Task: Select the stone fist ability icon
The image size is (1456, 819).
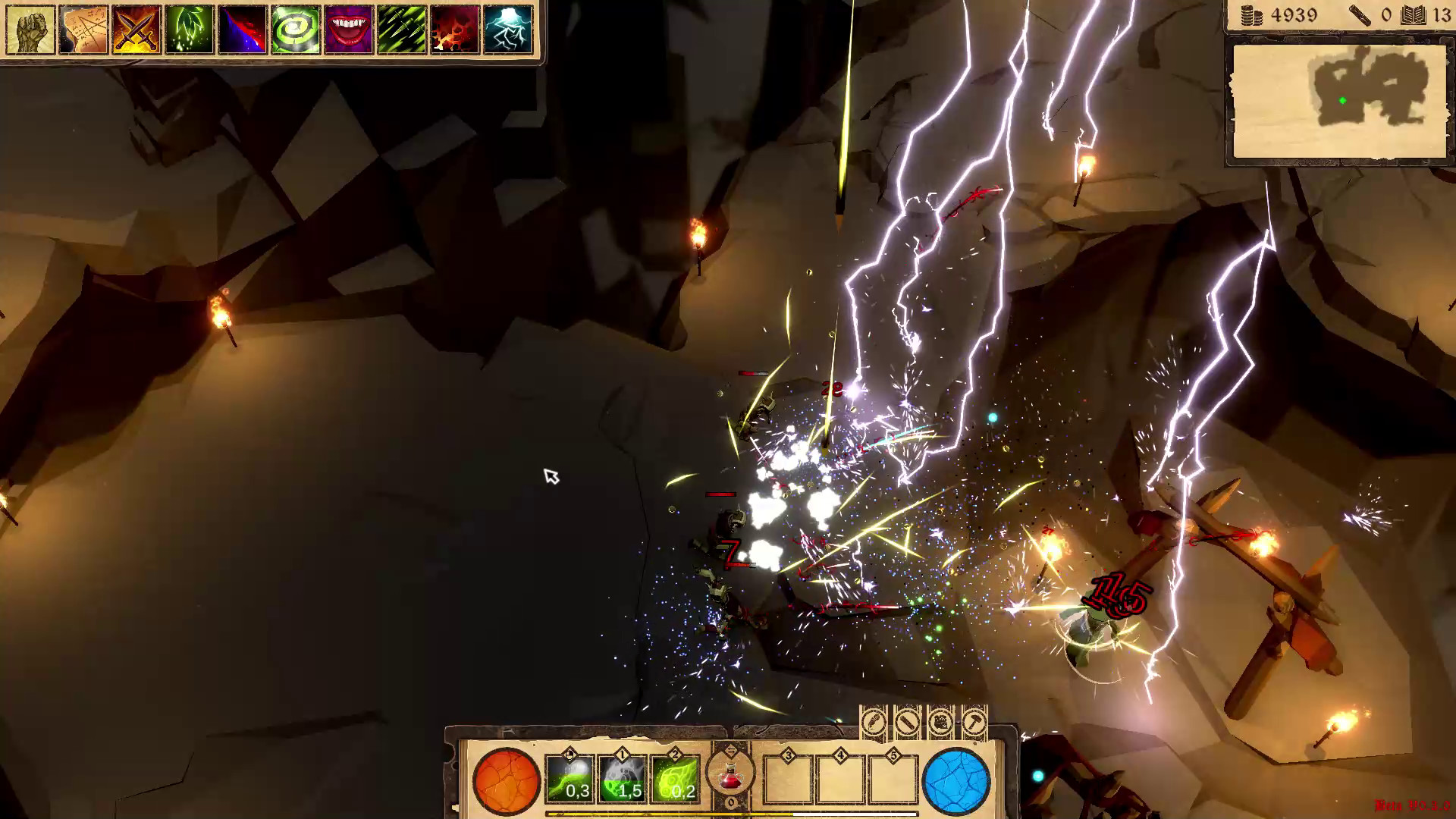Action: point(29,29)
